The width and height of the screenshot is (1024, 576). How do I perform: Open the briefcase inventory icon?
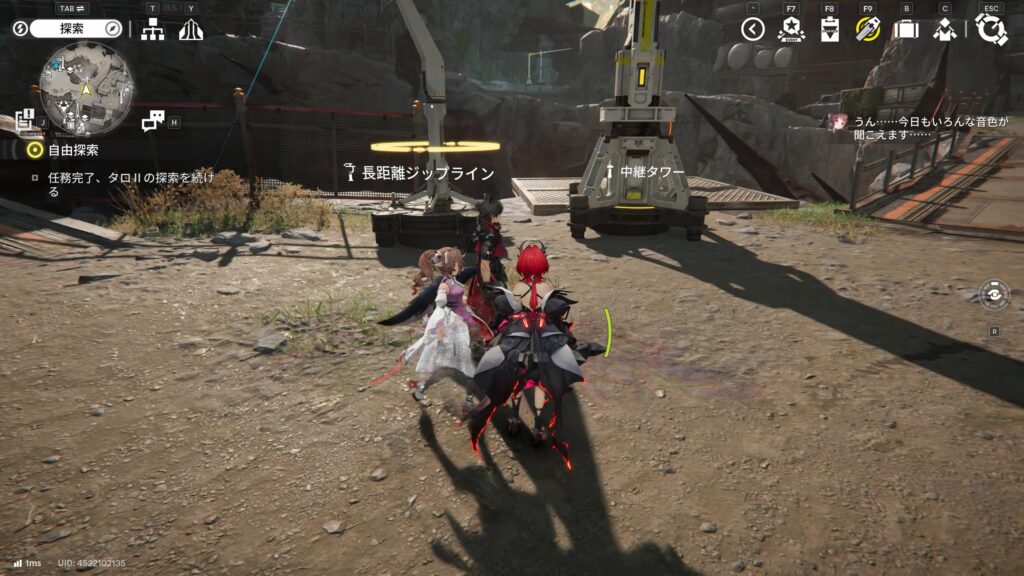pos(906,30)
